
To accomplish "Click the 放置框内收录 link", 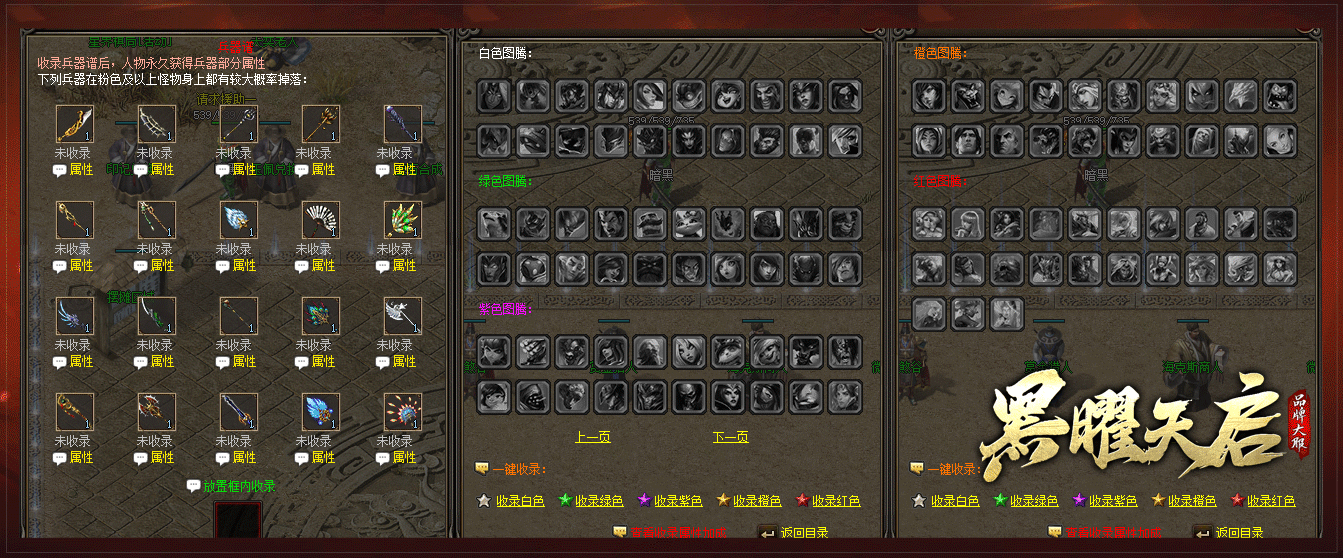I will coord(239,487).
